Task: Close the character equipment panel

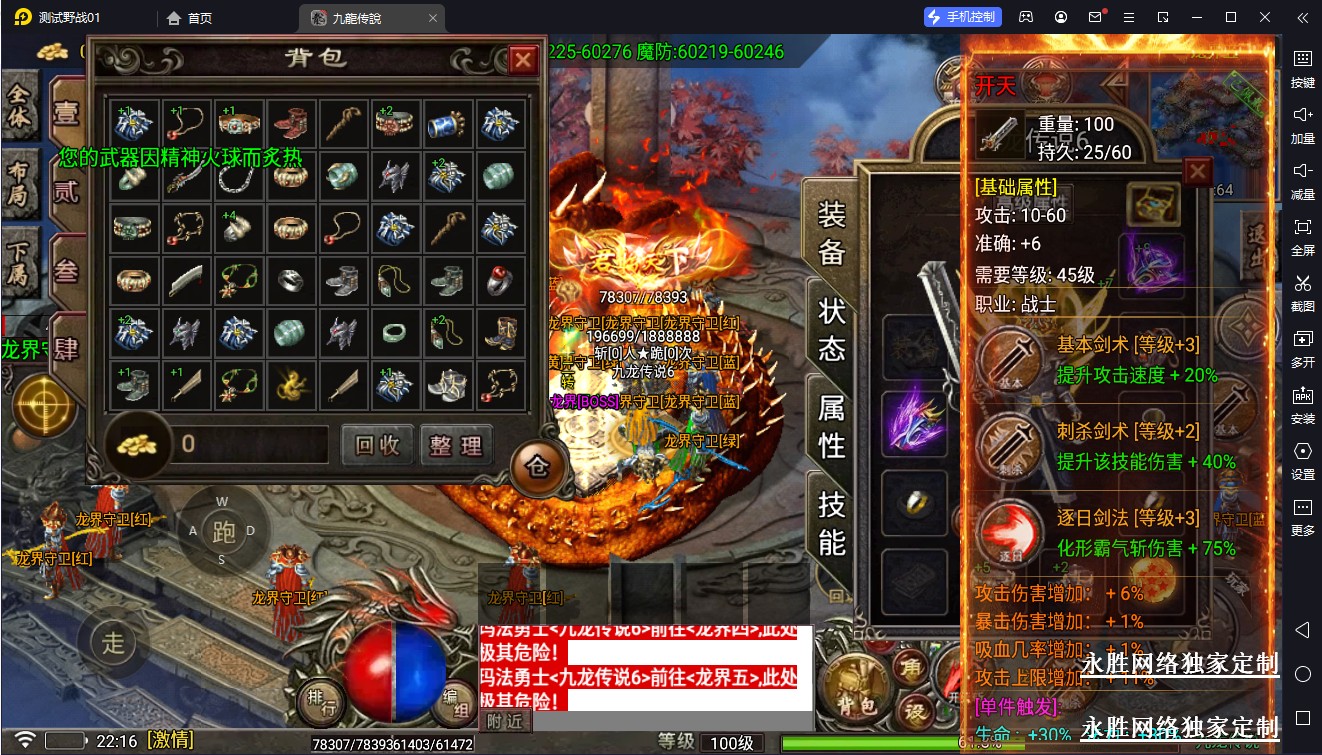Action: tap(1197, 172)
